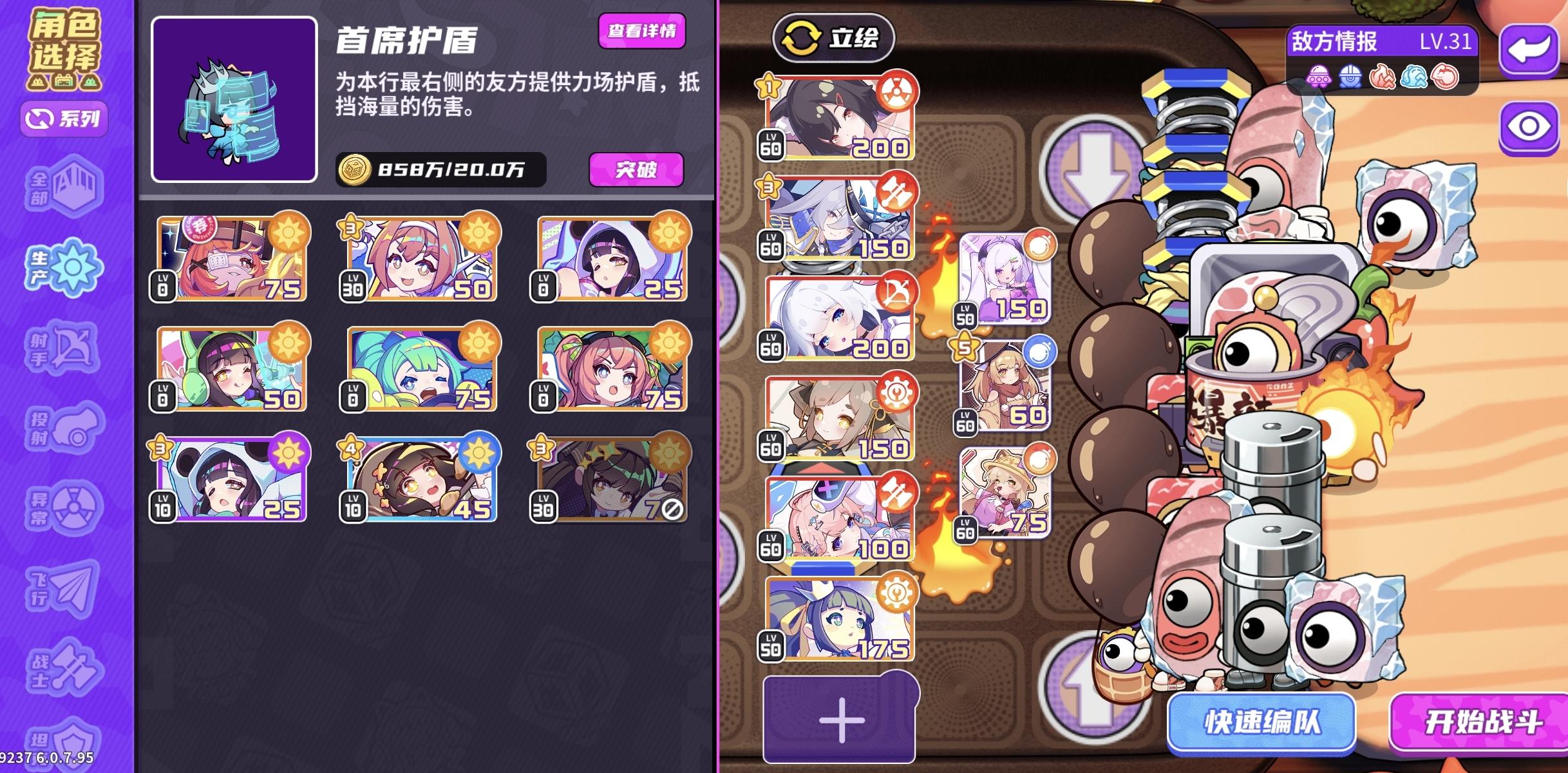
Task: Open the 系列 filter icon
Action: pyautogui.click(x=63, y=119)
